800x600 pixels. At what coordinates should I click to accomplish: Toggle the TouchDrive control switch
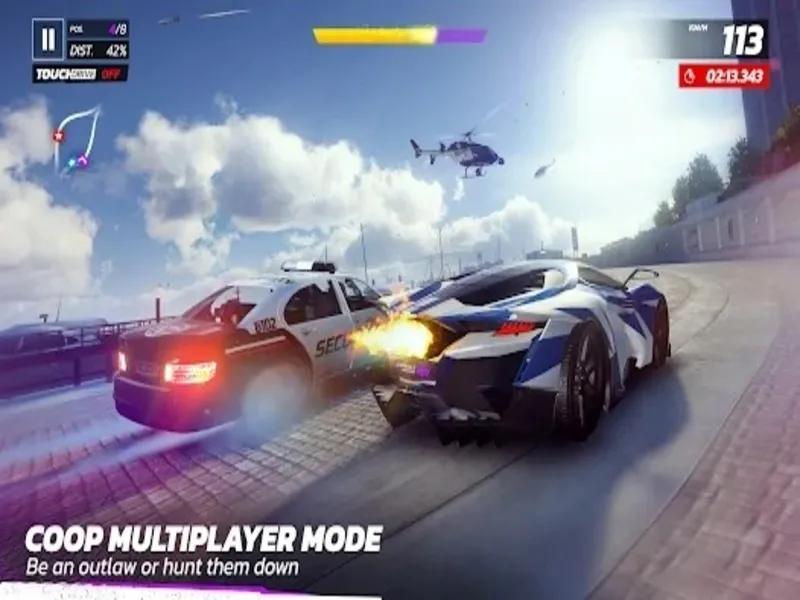(80, 74)
